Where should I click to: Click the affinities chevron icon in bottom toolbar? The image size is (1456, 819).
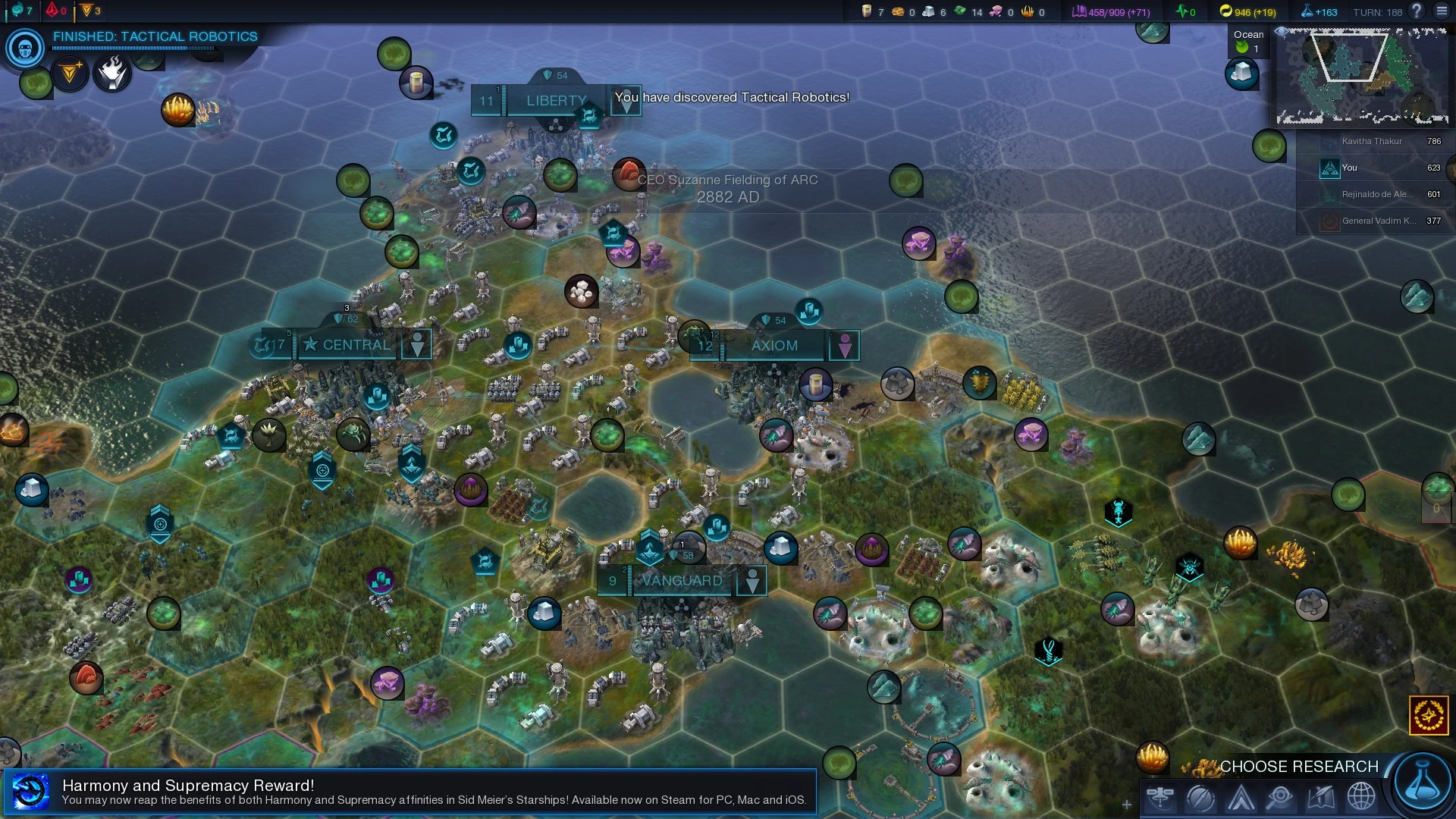pos(1238,798)
